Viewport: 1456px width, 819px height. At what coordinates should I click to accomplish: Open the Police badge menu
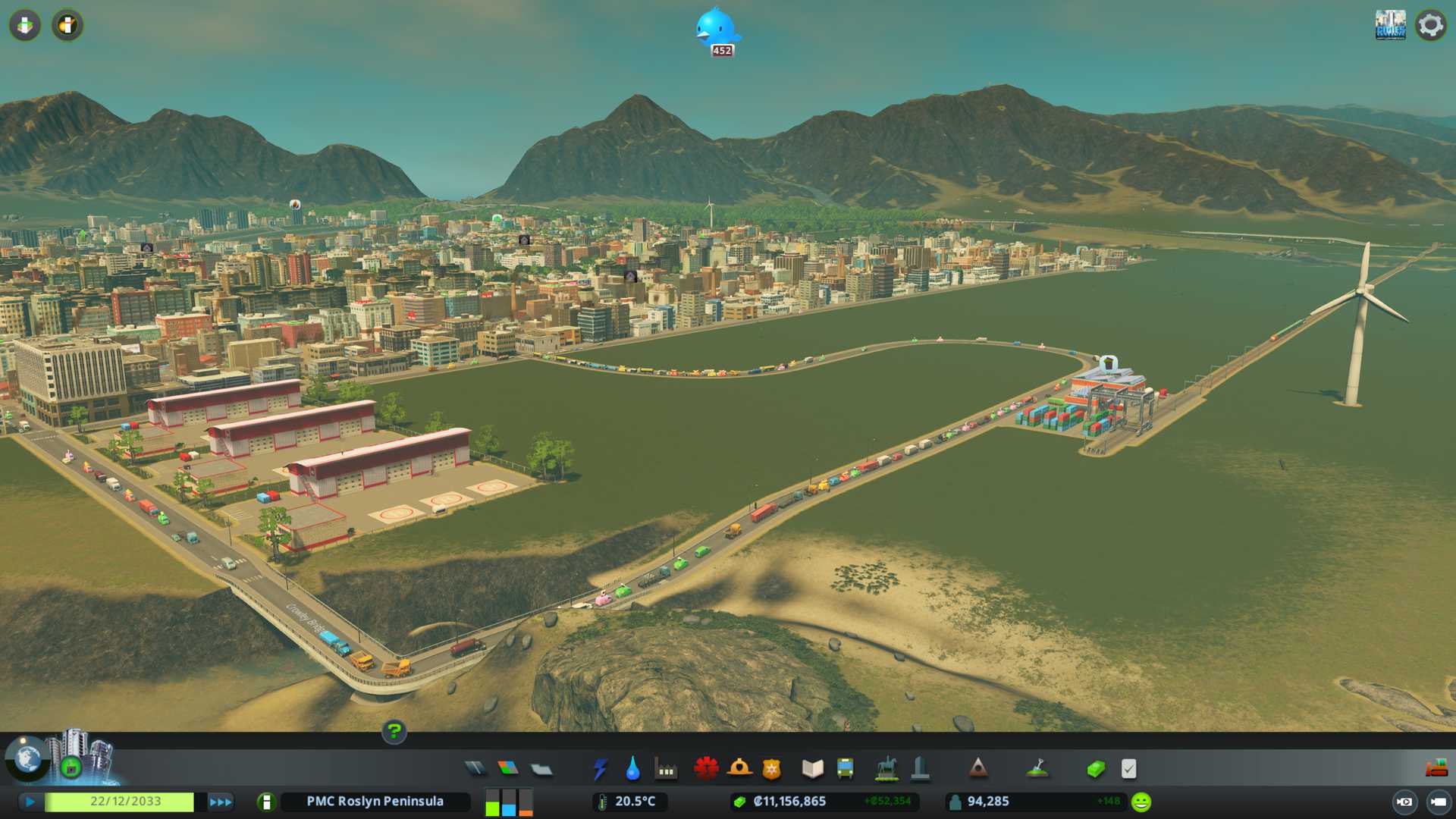771,769
